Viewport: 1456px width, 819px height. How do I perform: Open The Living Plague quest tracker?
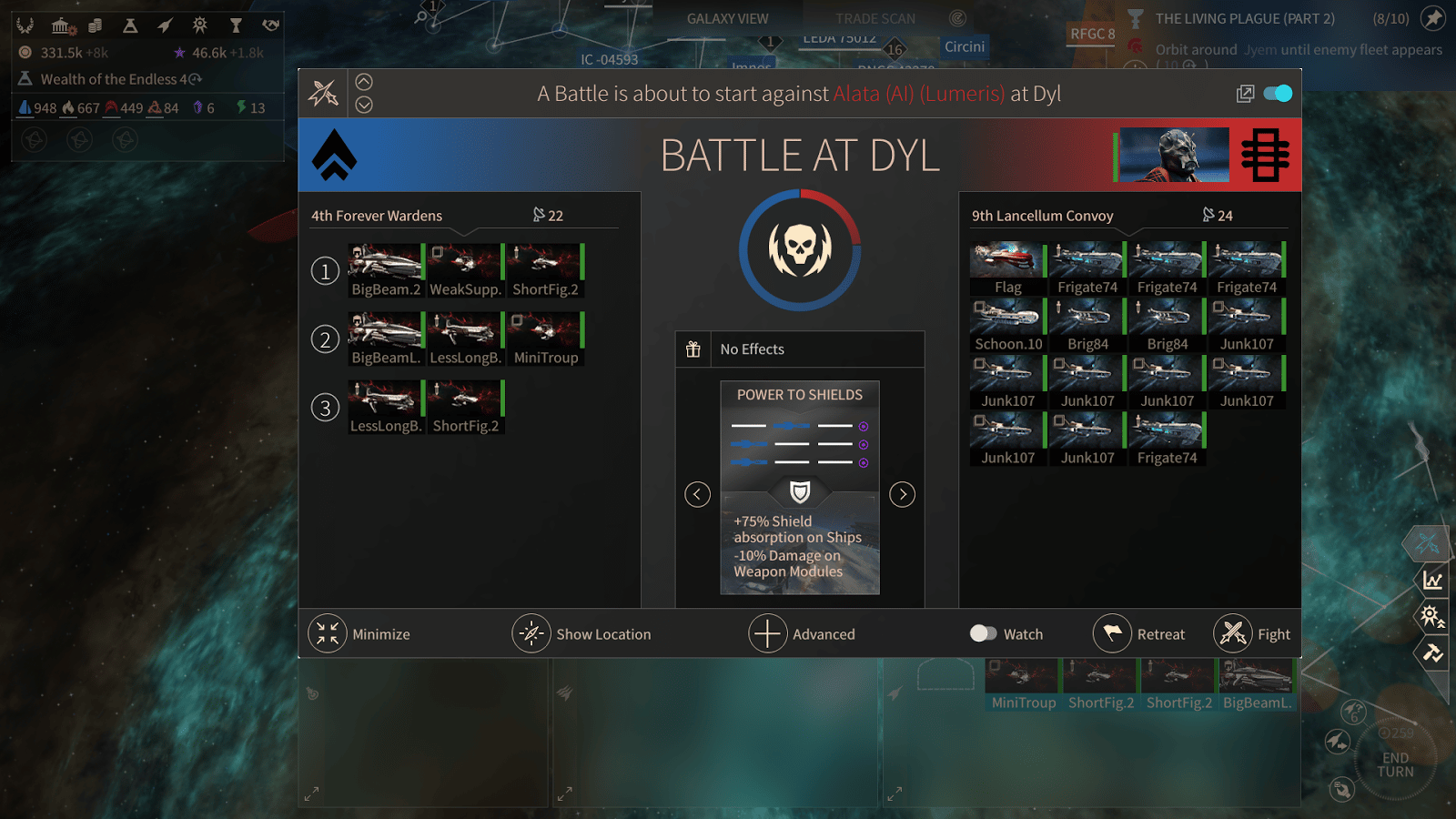point(1244,18)
